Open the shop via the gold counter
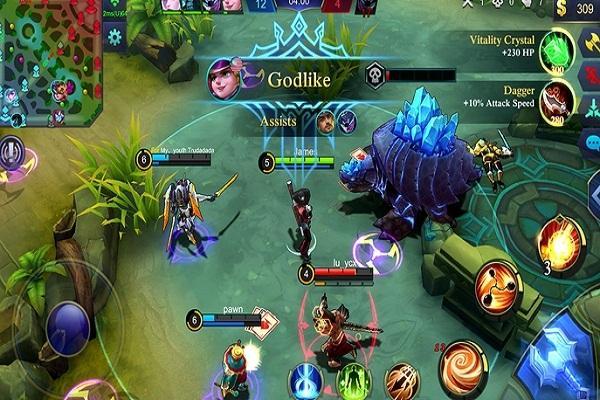This screenshot has height=400, width=600. 574,10
